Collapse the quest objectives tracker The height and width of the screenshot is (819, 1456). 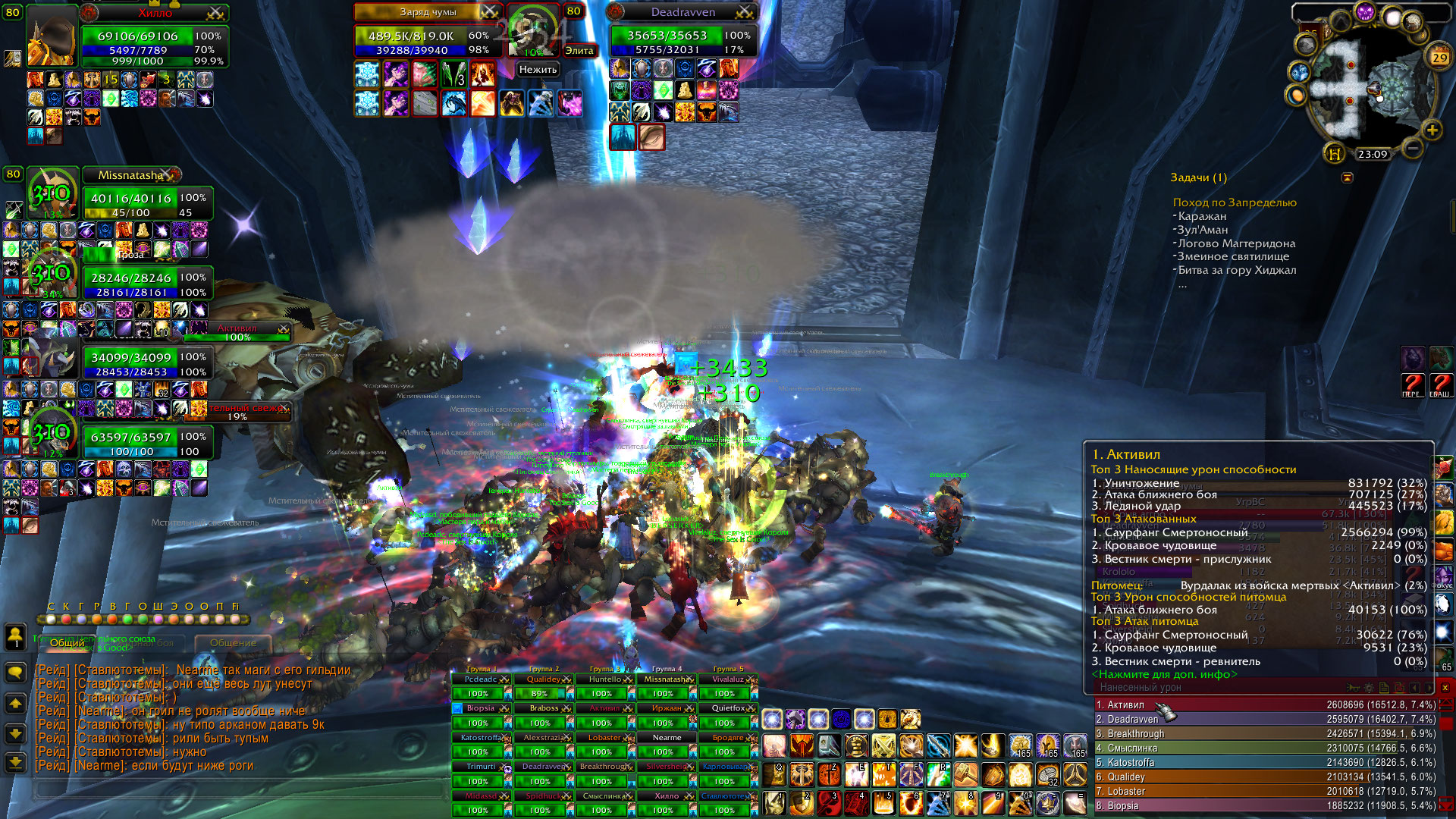1347,177
